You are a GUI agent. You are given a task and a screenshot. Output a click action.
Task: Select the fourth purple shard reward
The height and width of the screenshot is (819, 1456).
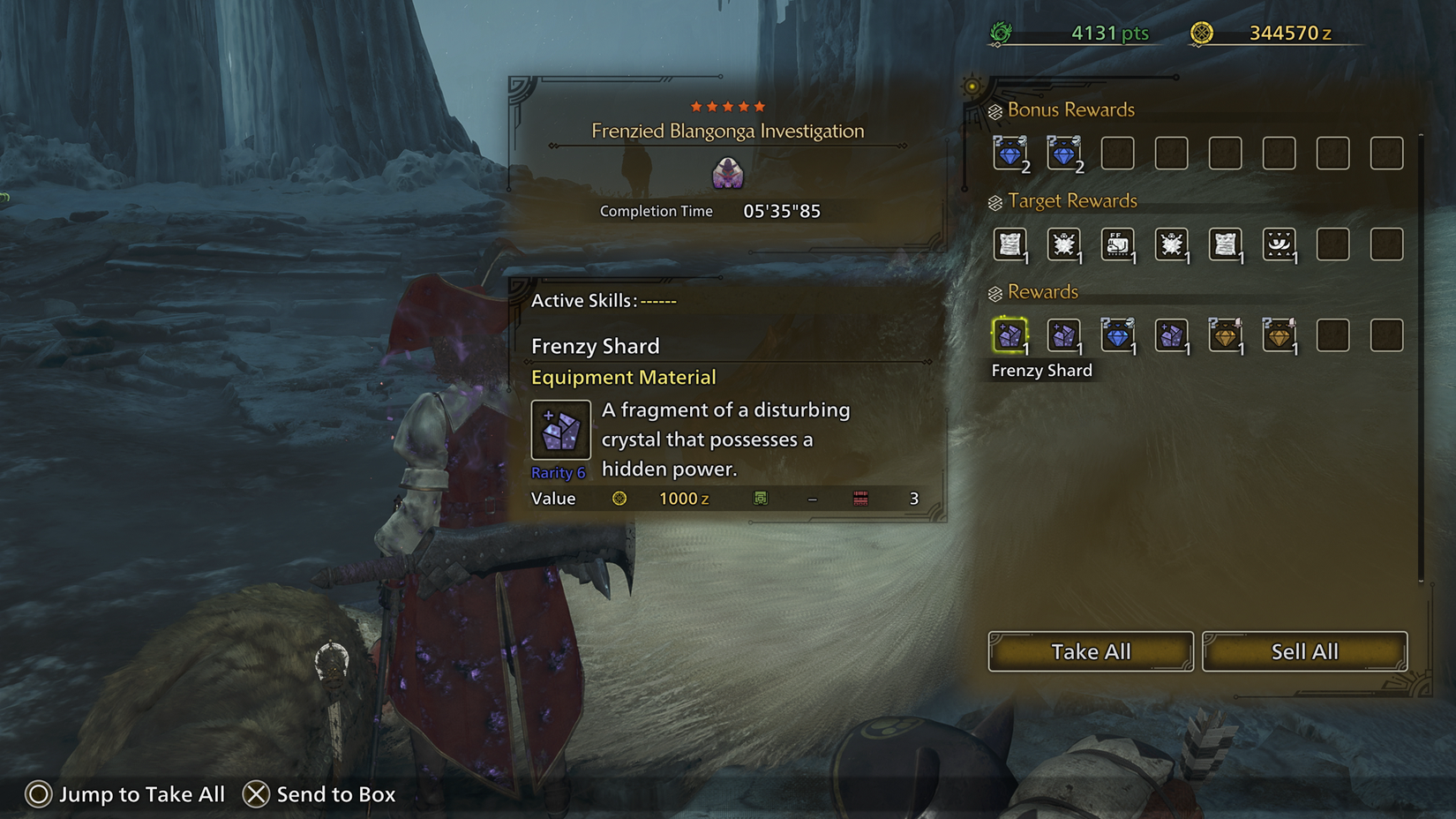[x=1172, y=335]
